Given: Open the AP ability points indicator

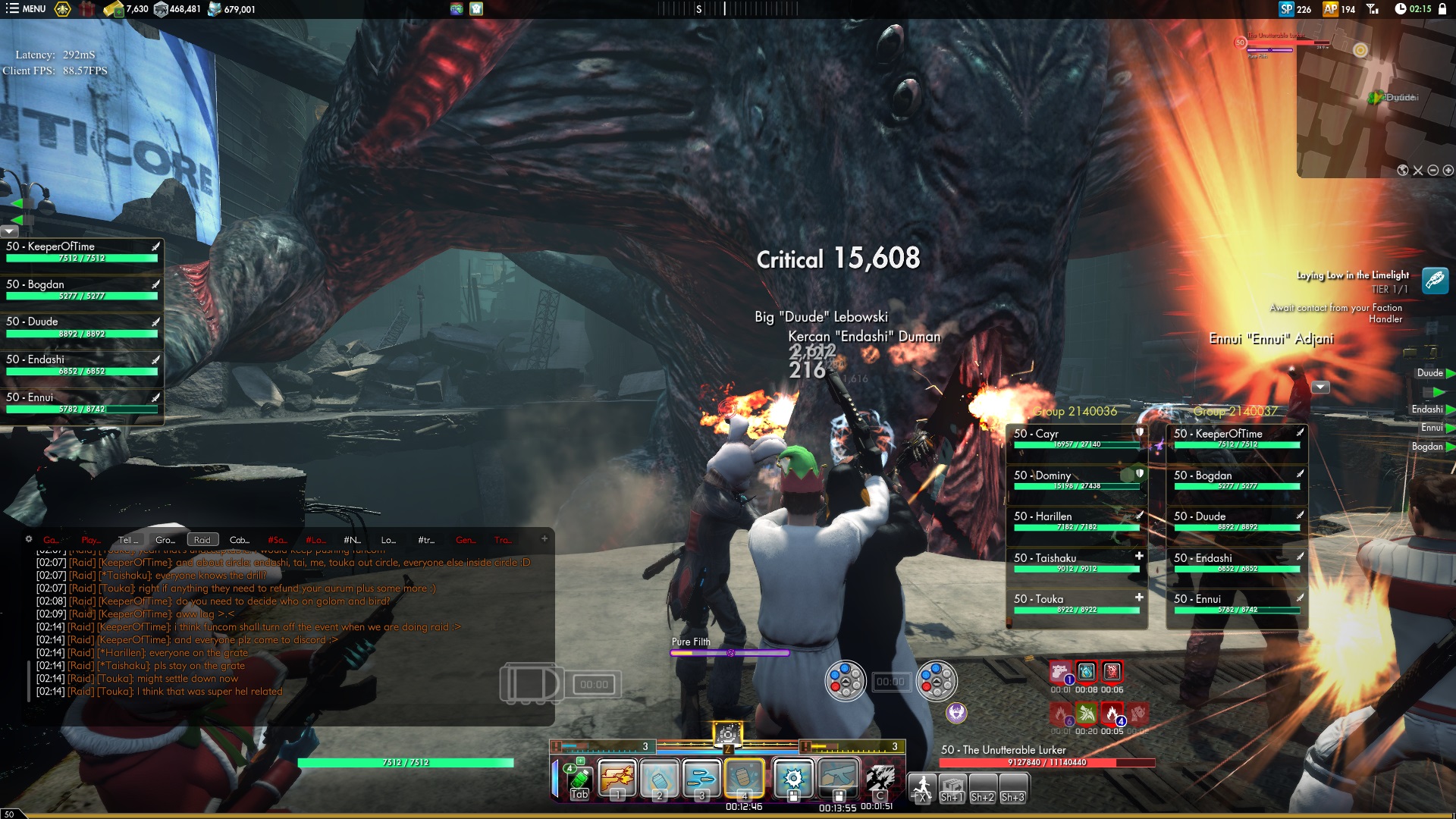Looking at the screenshot, I should [x=1338, y=9].
